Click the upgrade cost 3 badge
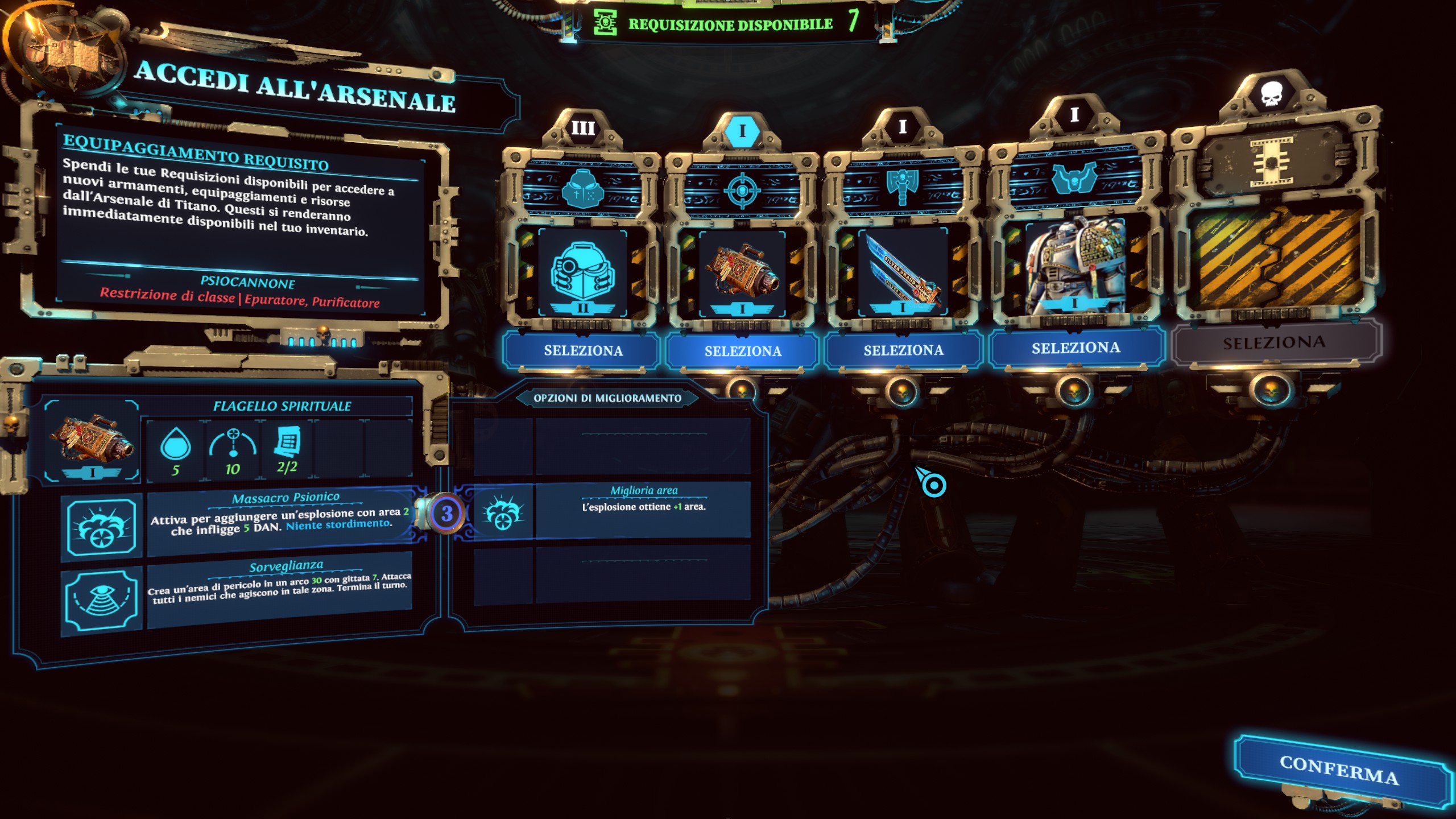Image resolution: width=1456 pixels, height=819 pixels. pos(446,514)
